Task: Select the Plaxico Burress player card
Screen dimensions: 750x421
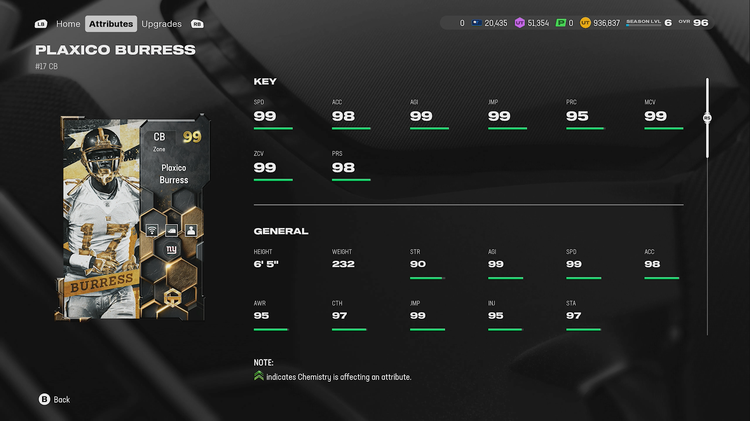Action: pos(134,217)
